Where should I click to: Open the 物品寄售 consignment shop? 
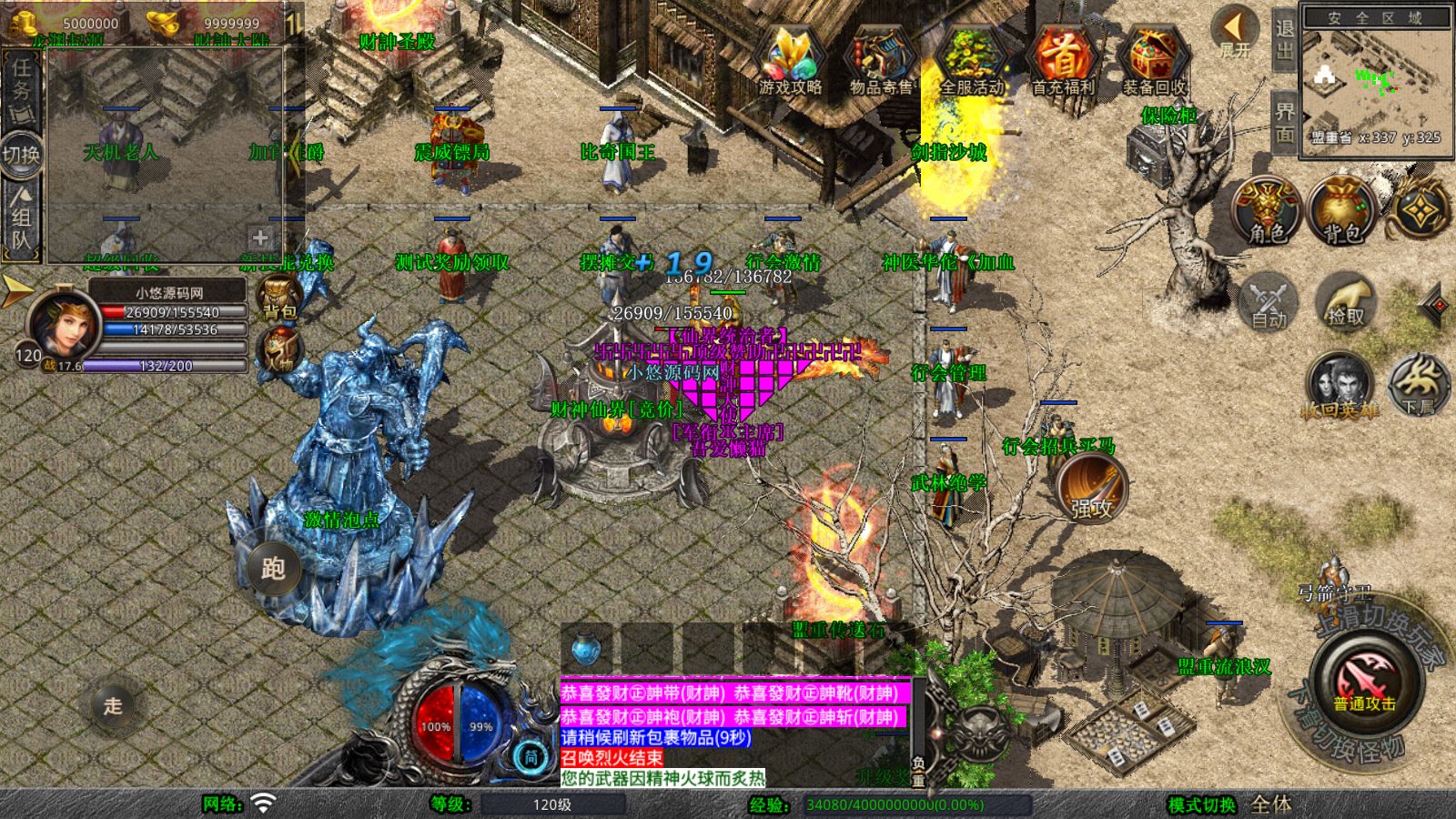[x=880, y=61]
